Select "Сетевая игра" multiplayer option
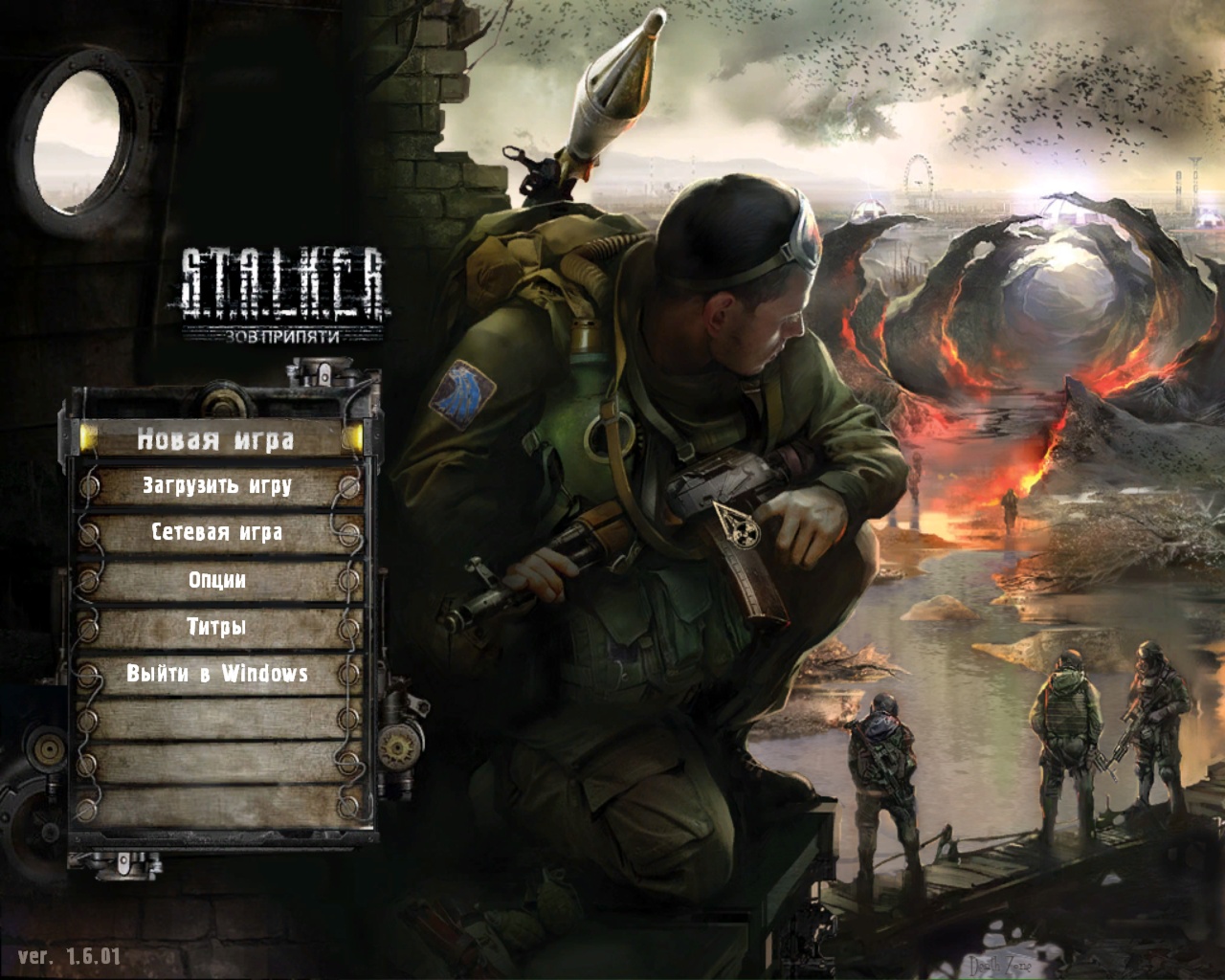1225x980 pixels. (x=216, y=533)
